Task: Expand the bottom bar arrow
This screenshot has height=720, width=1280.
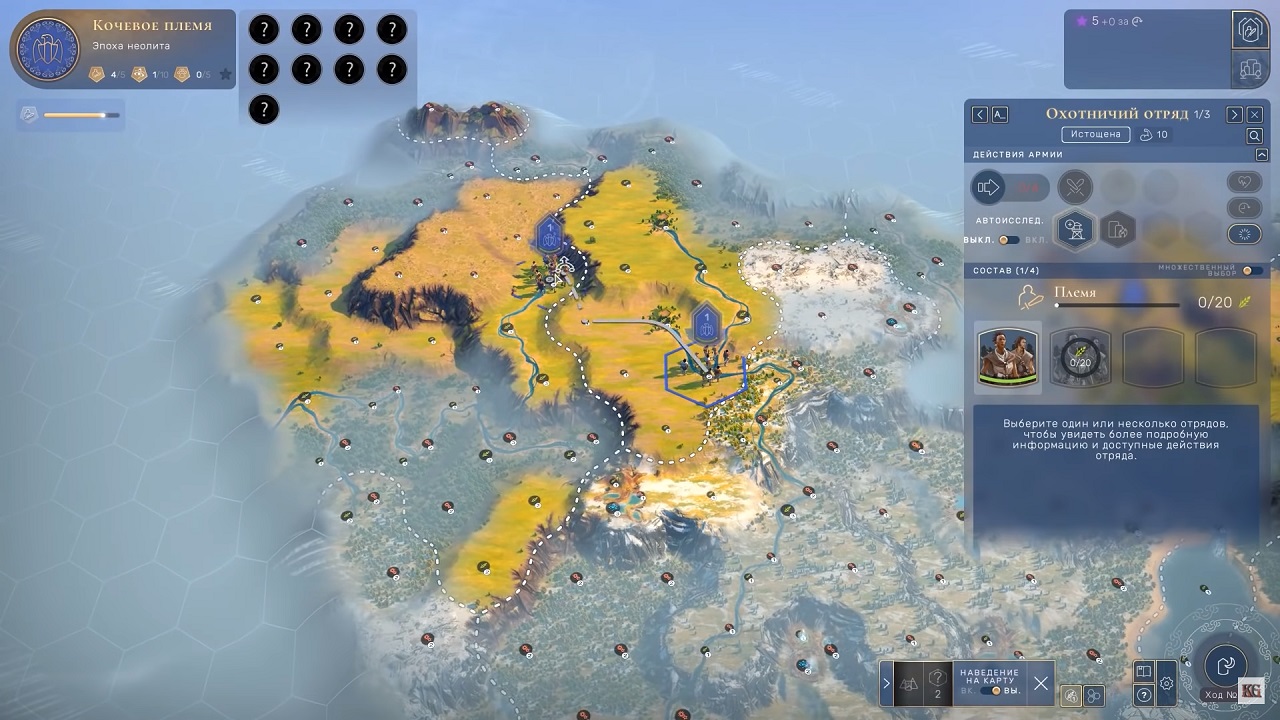Action: click(x=886, y=684)
